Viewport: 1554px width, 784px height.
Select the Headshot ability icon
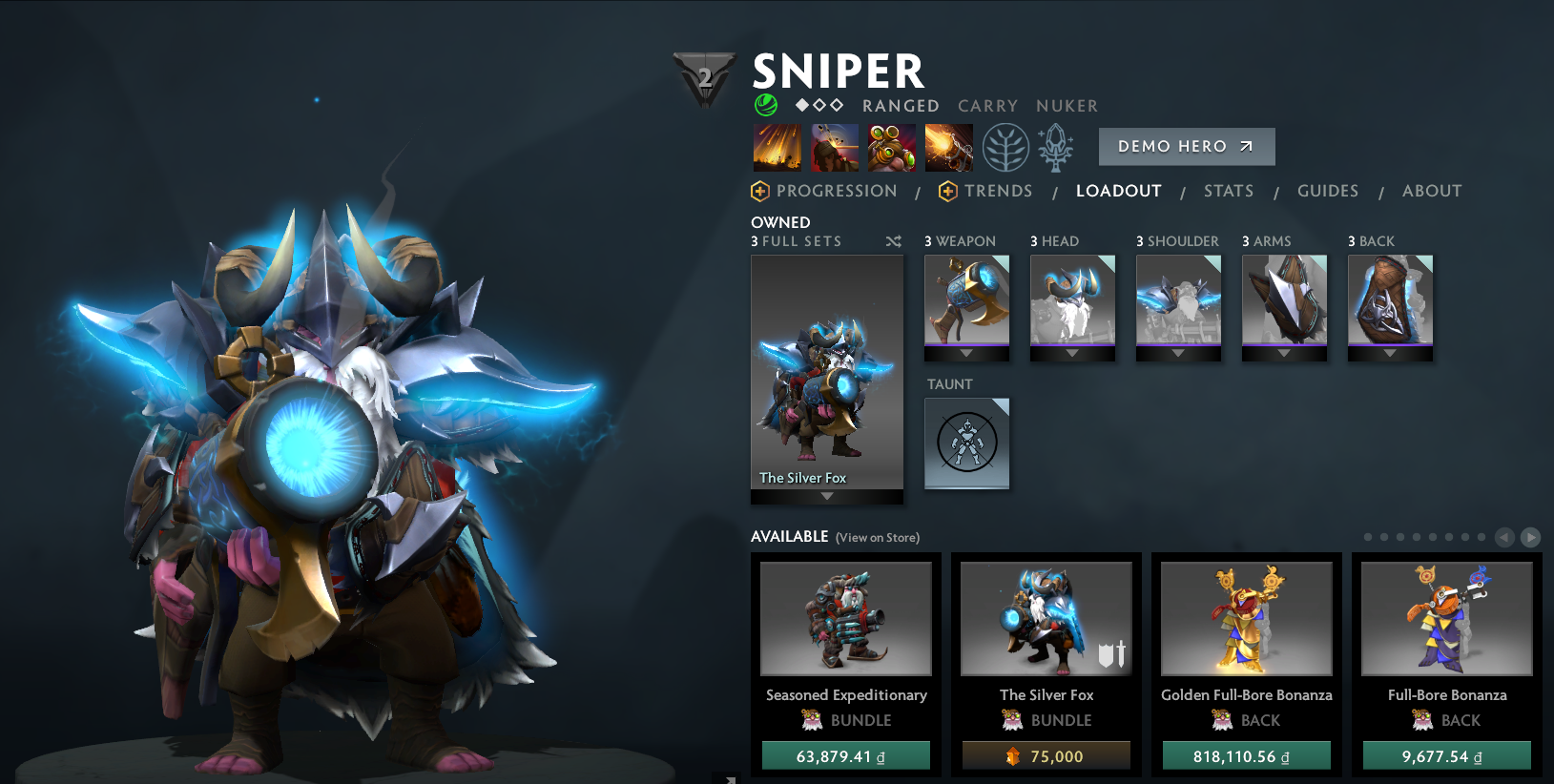[835, 146]
